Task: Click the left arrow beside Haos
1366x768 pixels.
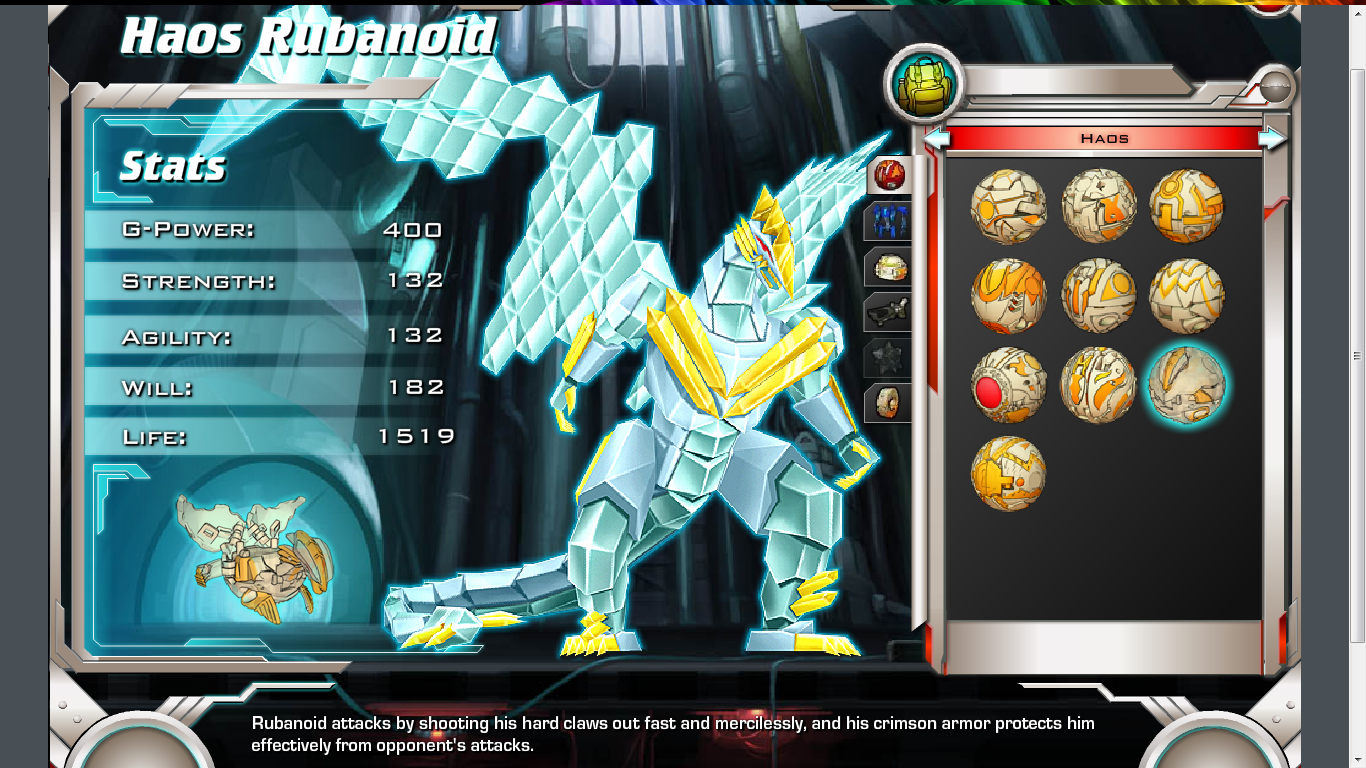Action: (936, 138)
